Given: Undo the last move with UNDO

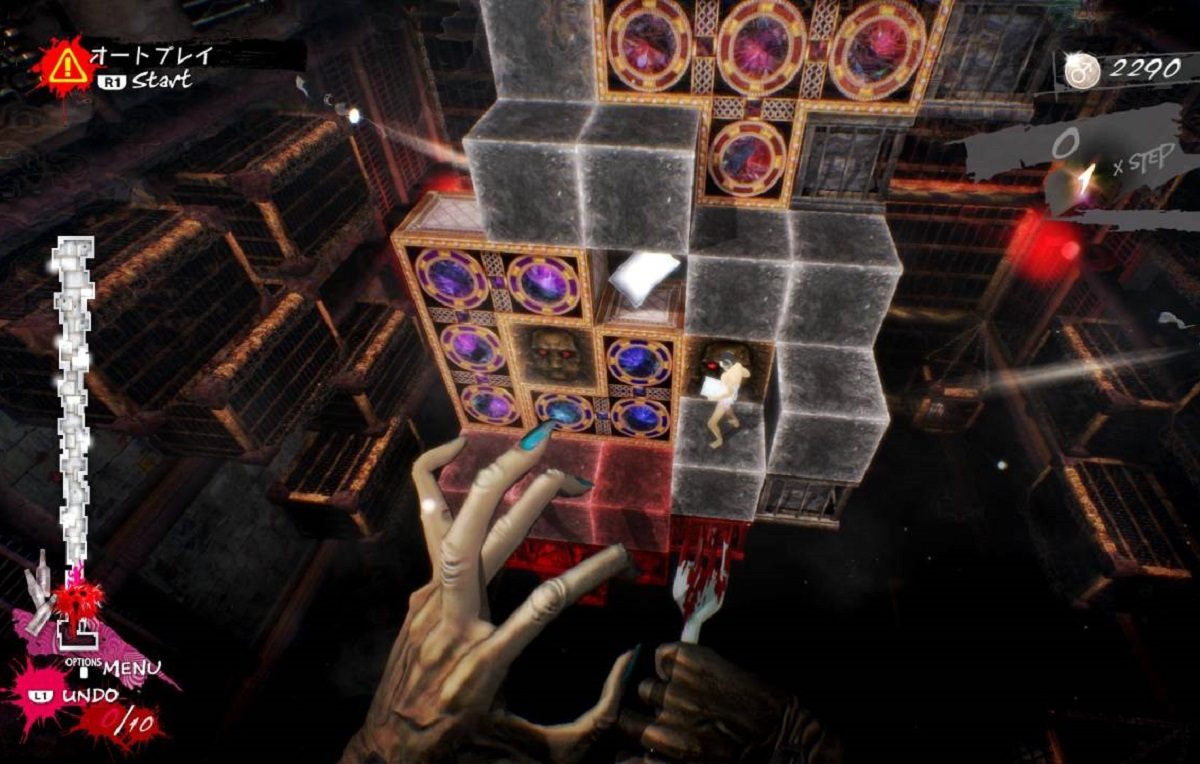Looking at the screenshot, I should tap(89, 694).
